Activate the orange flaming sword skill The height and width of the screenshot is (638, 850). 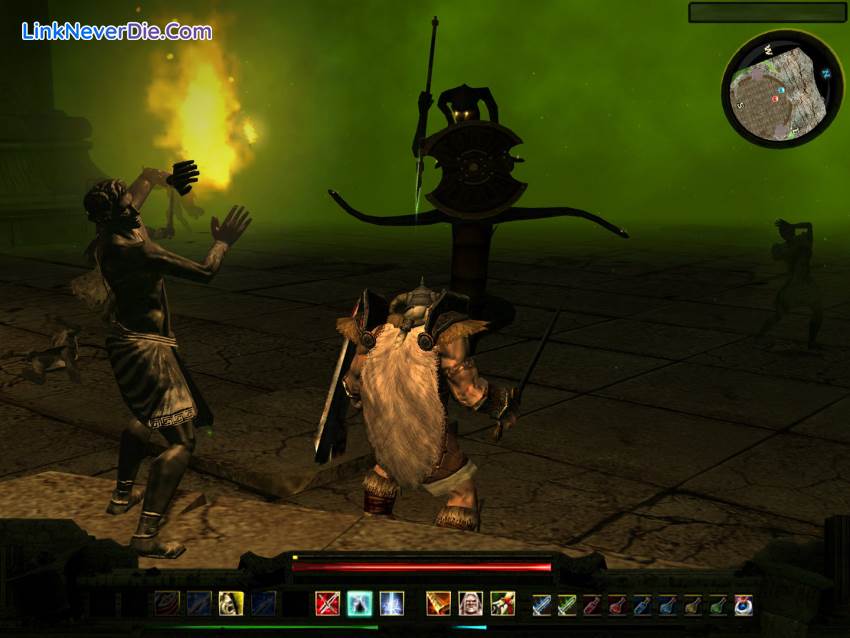[438, 603]
